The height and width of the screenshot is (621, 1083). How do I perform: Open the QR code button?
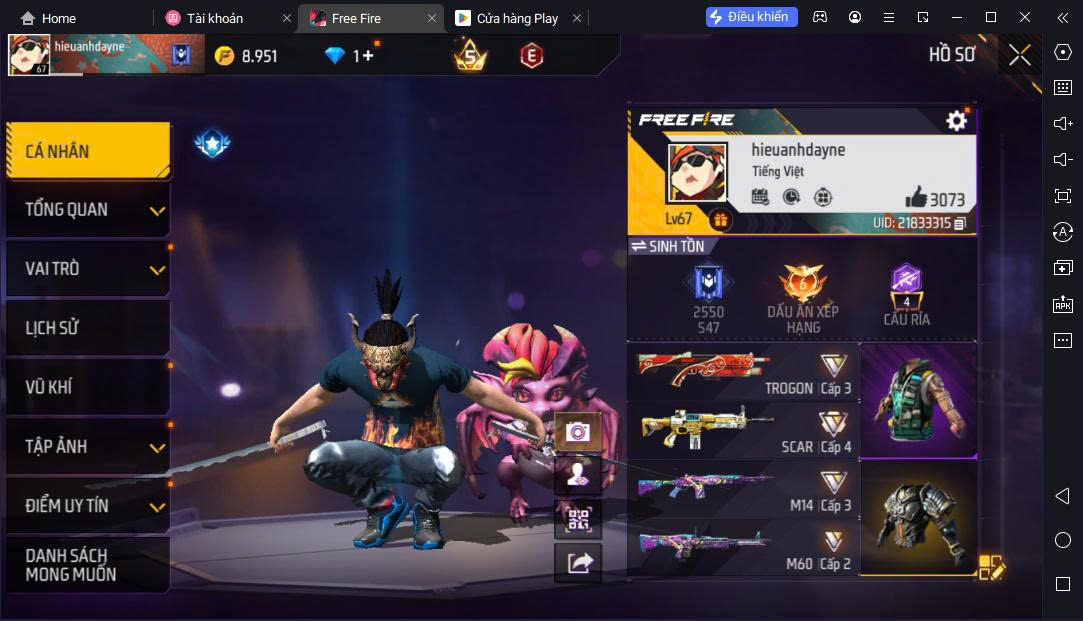[x=578, y=518]
